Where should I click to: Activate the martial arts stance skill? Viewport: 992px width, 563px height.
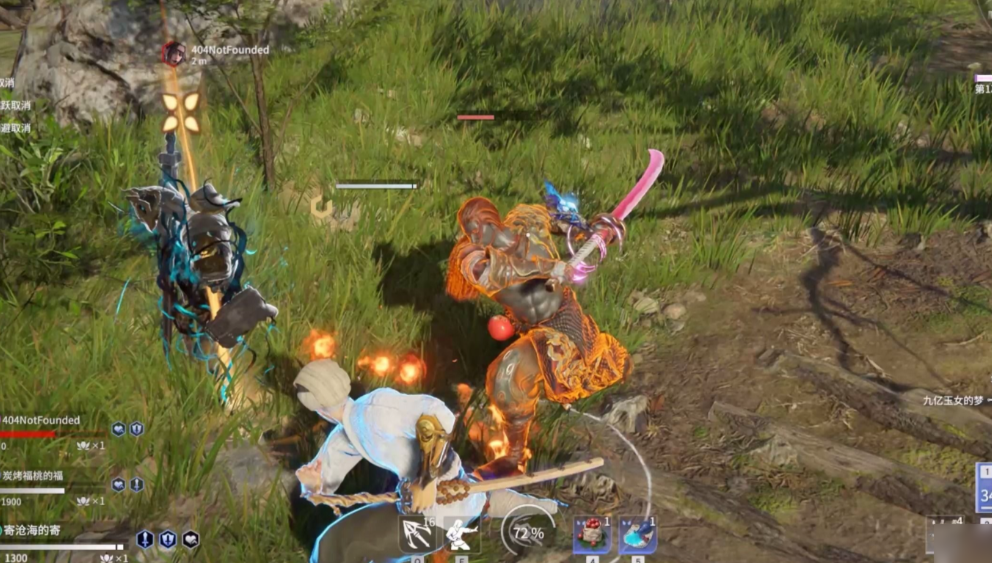coord(462,534)
